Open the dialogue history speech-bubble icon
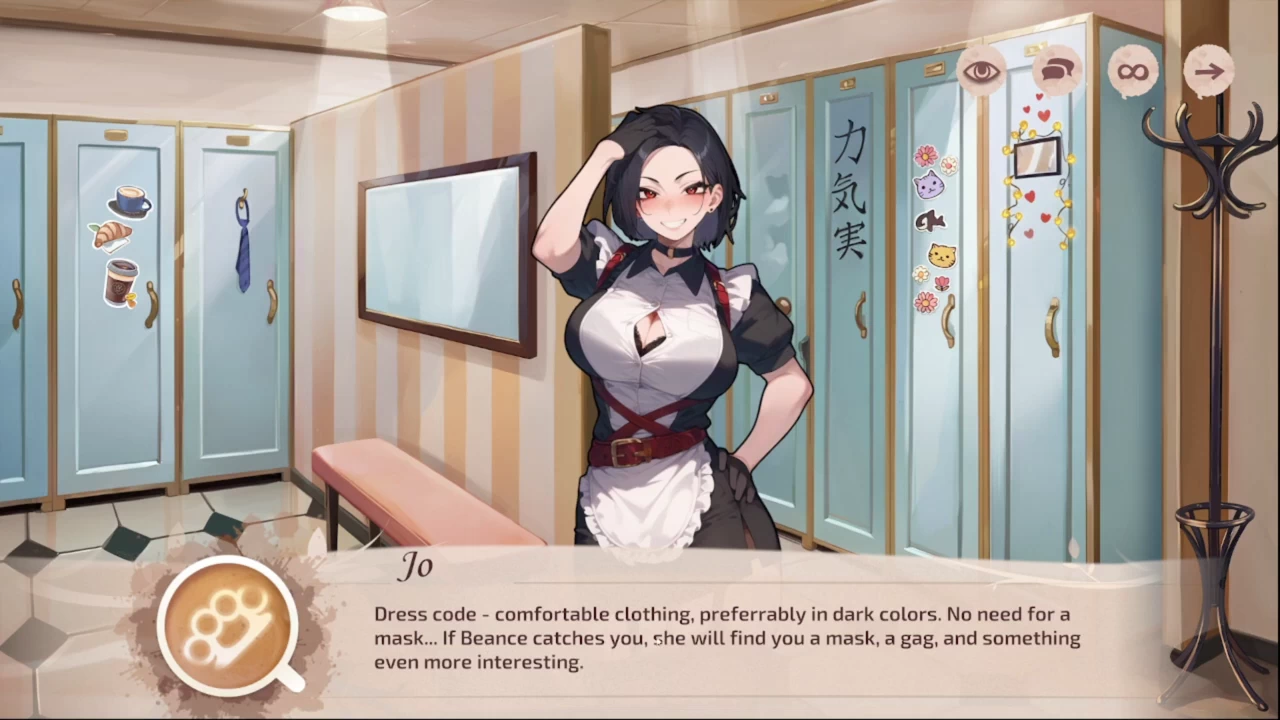The height and width of the screenshot is (720, 1280). point(1057,71)
